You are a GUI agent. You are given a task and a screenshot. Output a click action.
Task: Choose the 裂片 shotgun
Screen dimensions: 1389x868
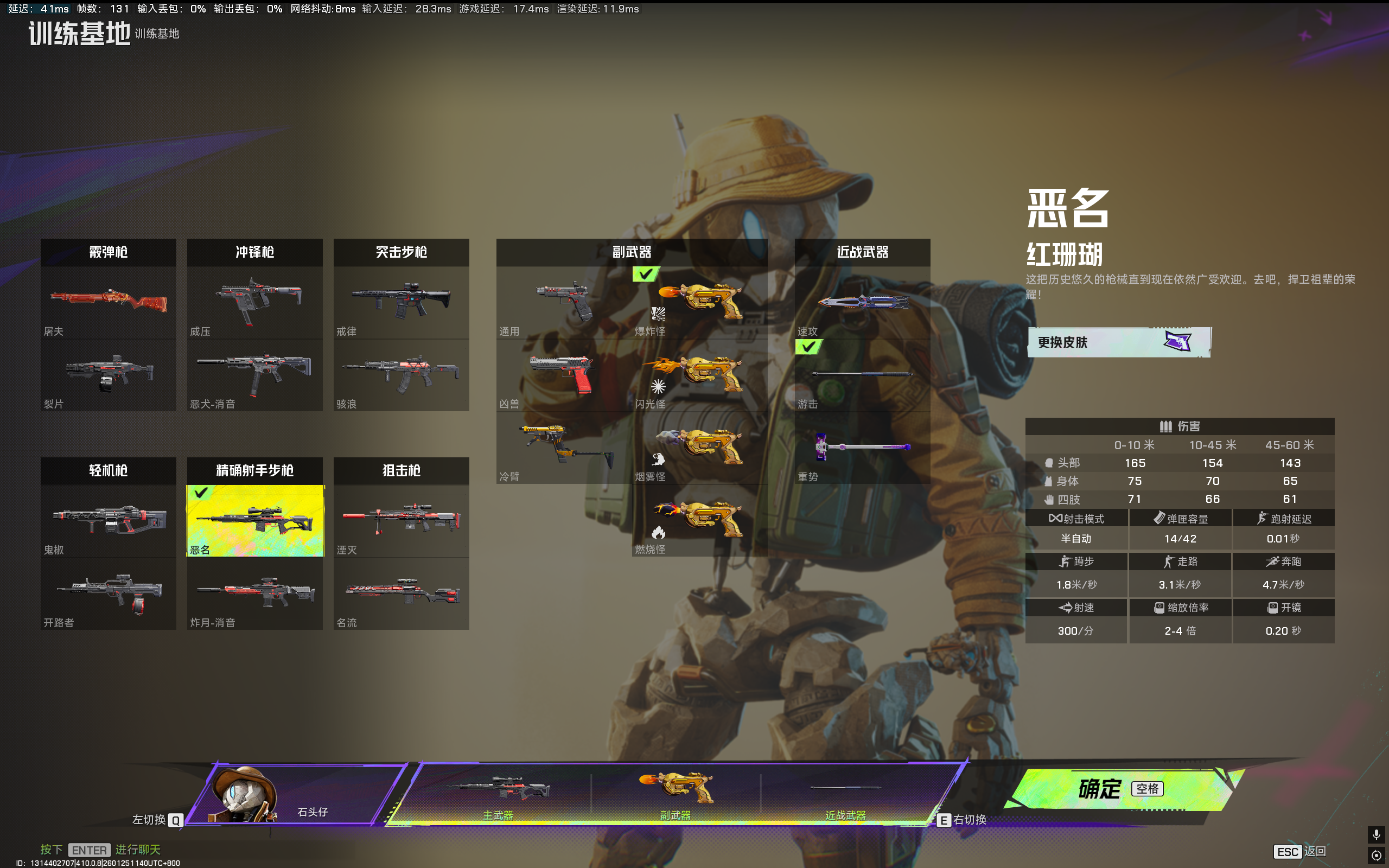[109, 375]
